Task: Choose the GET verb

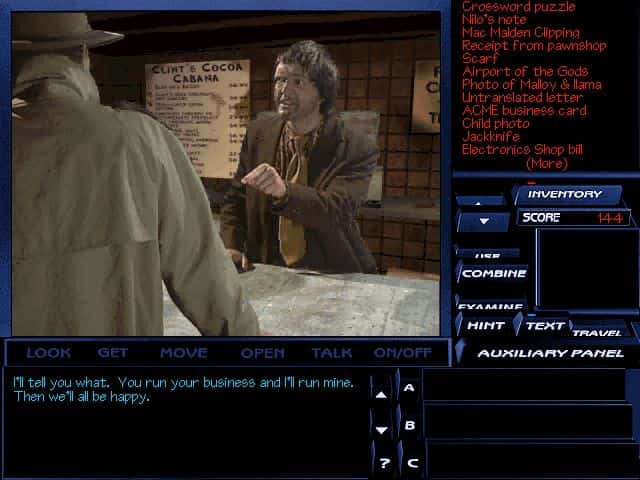Action: (113, 352)
